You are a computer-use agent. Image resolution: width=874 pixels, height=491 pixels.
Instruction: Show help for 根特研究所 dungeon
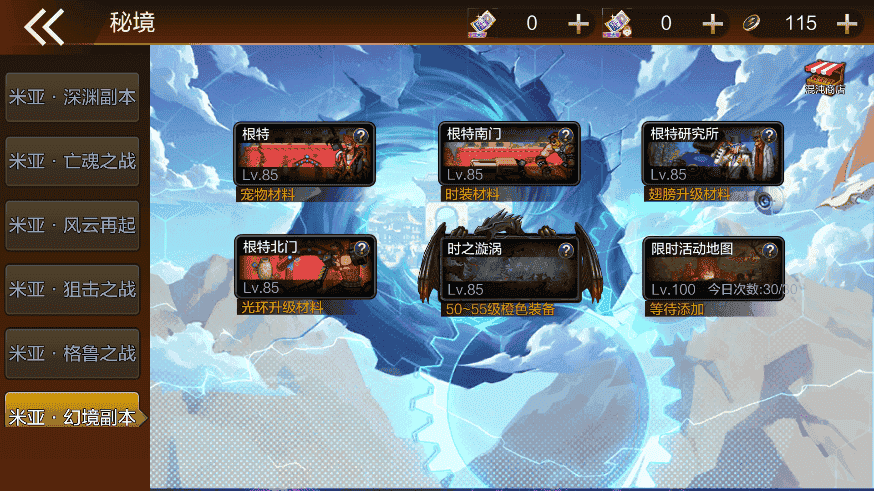(x=769, y=135)
